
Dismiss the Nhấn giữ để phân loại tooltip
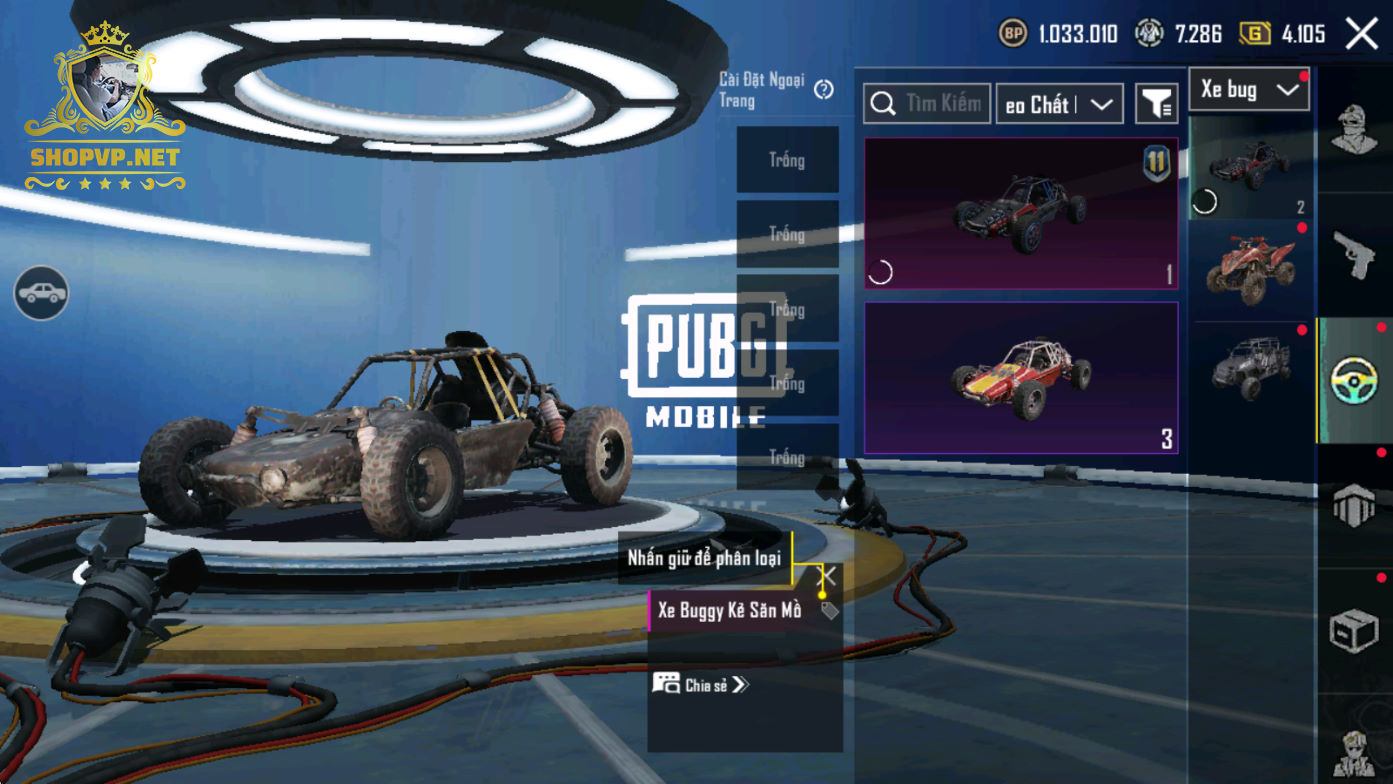tap(828, 576)
